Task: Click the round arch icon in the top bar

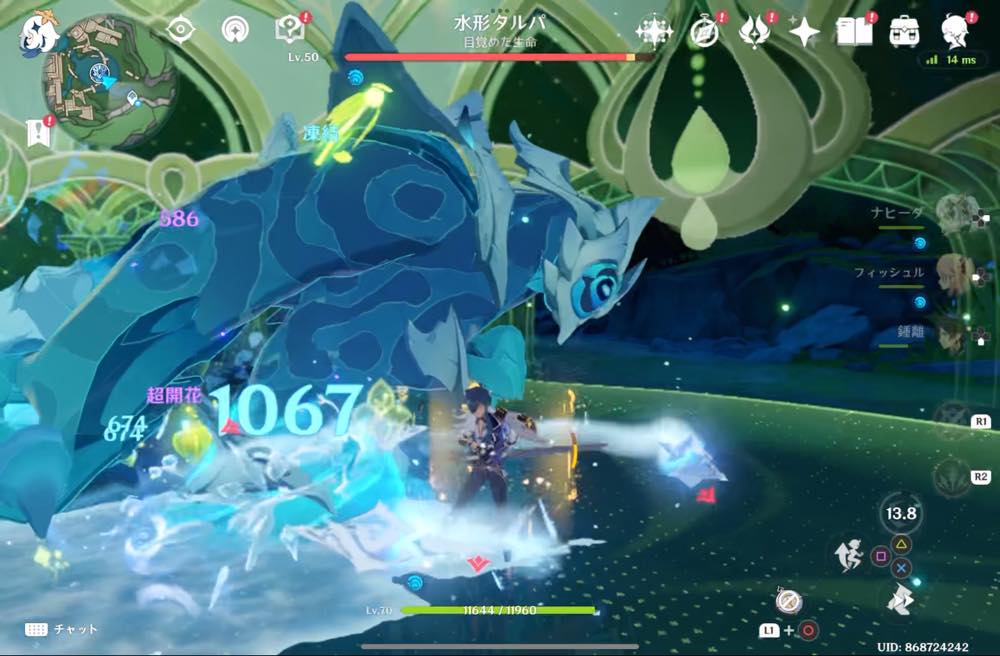Action: click(235, 30)
